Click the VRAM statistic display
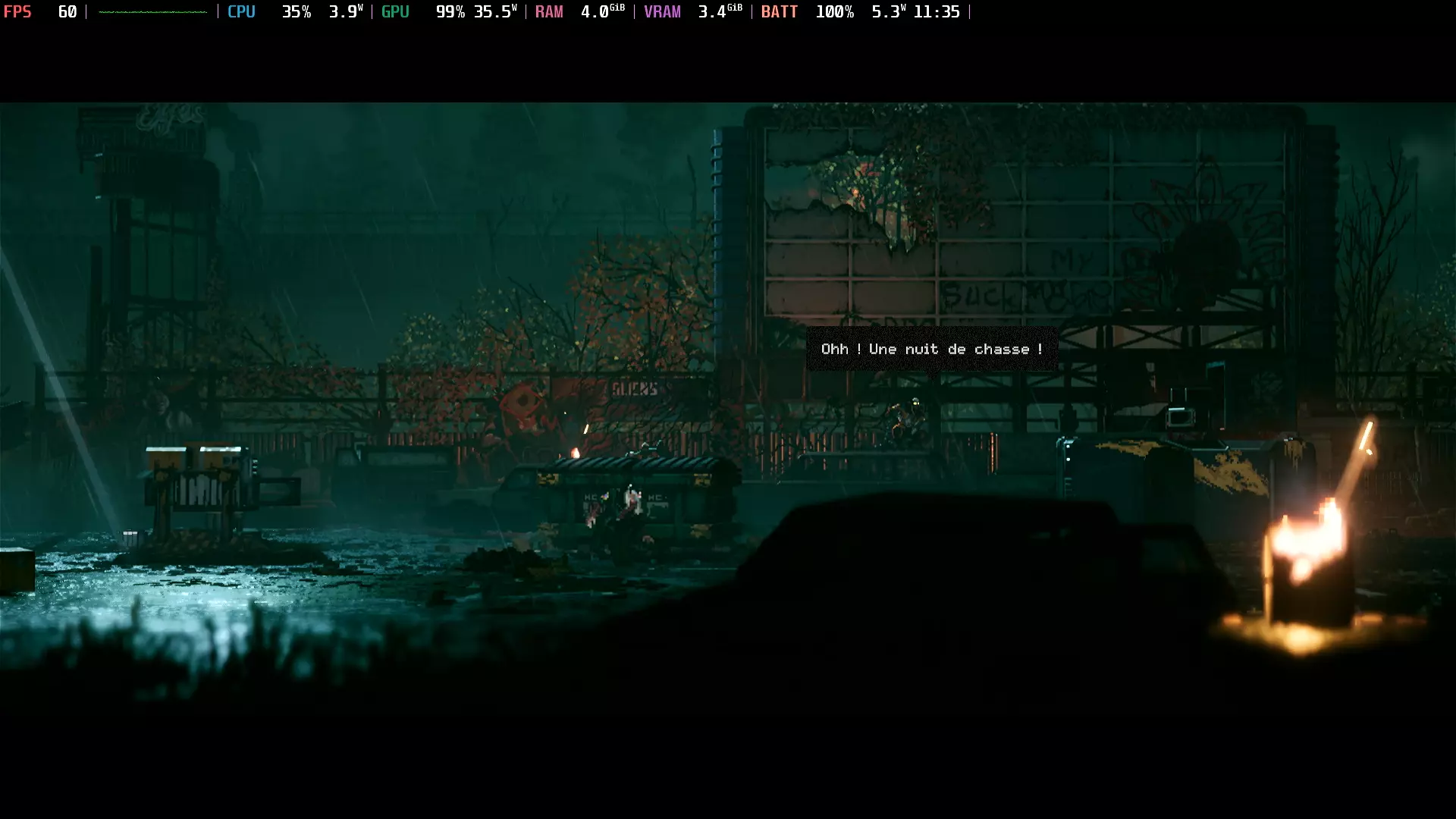This screenshot has width=1456, height=819. click(662, 11)
